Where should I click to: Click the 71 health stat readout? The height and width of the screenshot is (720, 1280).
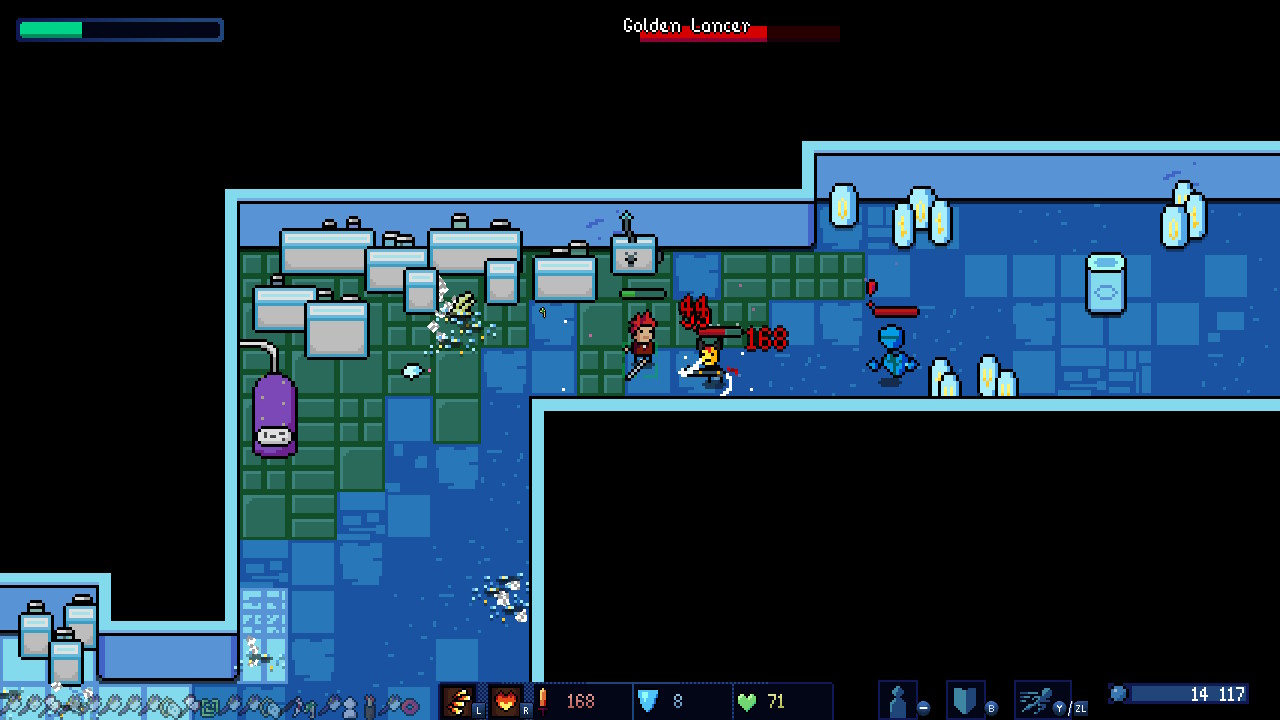[775, 701]
